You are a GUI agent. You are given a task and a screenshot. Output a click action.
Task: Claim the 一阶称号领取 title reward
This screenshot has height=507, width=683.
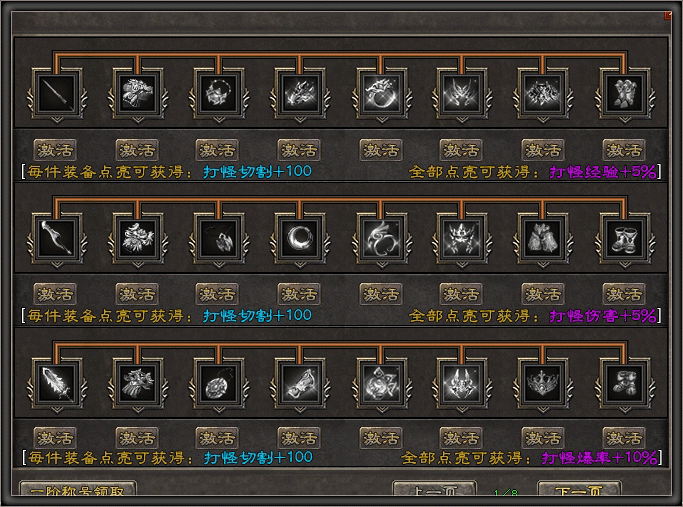[x=77, y=494]
